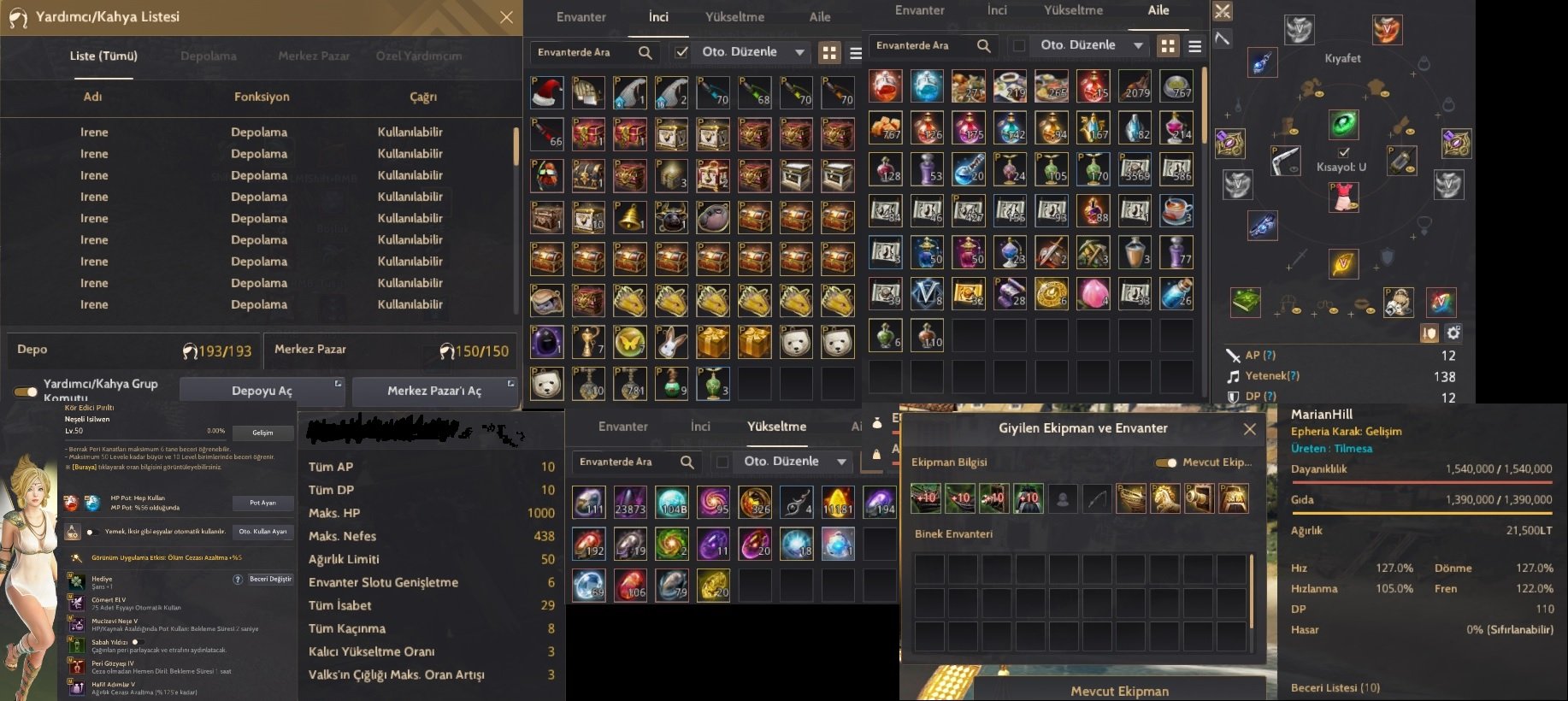Select the pink peach item in the Aile inventory

point(1093,293)
